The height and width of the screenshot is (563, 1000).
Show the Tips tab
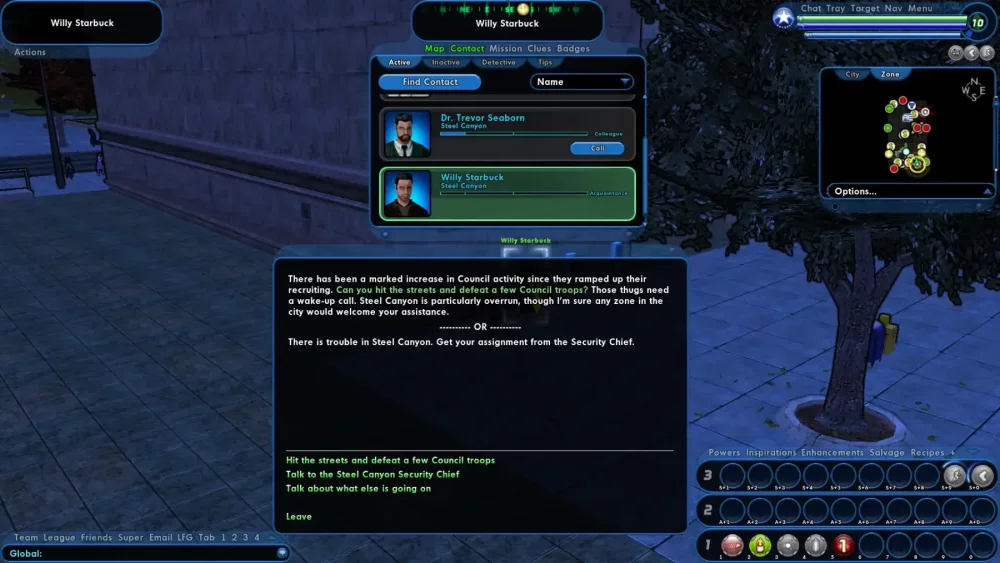(545, 63)
